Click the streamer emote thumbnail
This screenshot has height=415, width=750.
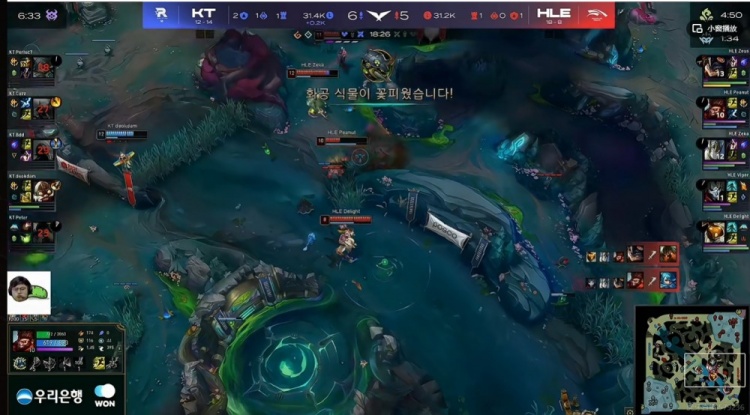pos(28,290)
